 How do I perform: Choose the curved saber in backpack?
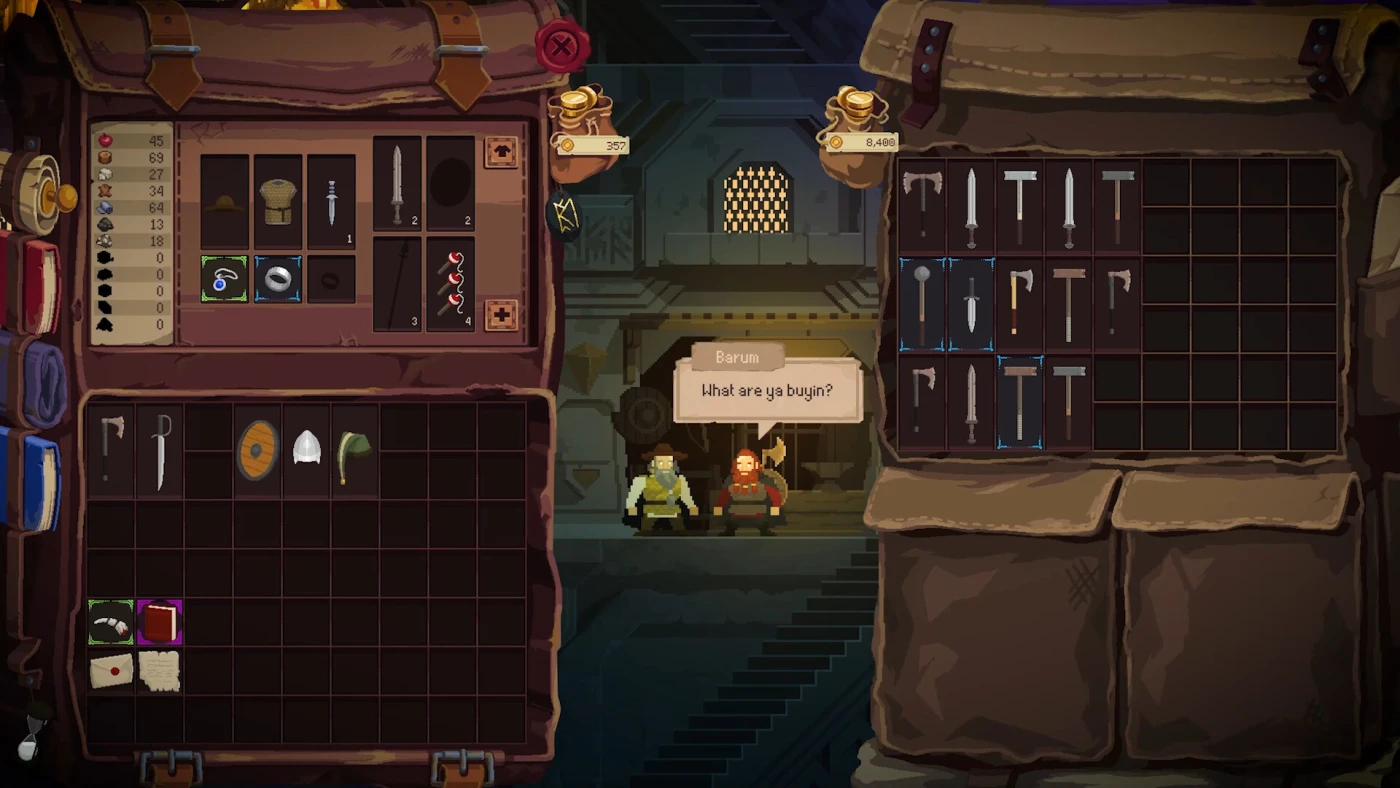pyautogui.click(x=160, y=452)
